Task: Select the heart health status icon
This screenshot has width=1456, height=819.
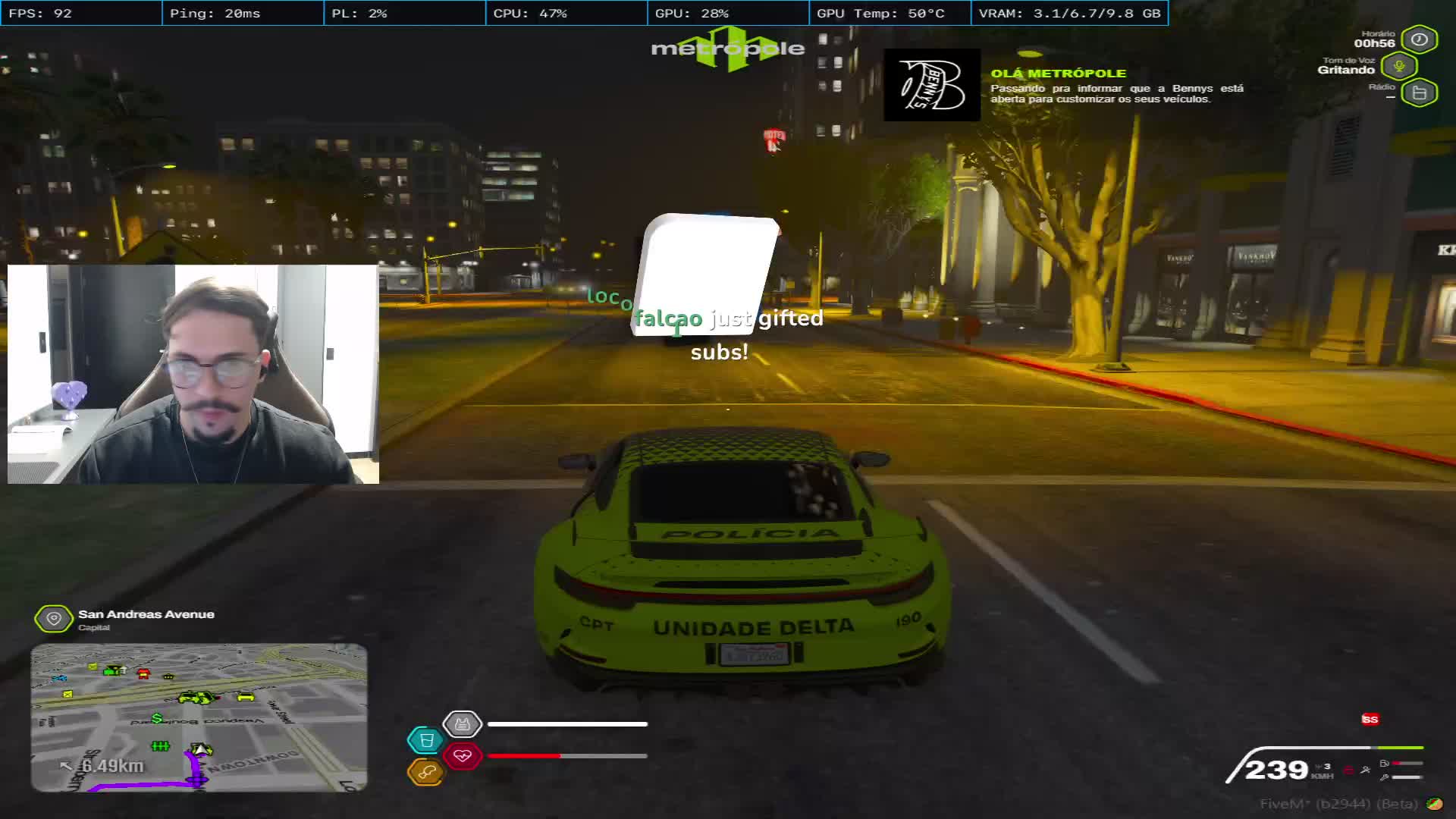Action: pyautogui.click(x=463, y=755)
